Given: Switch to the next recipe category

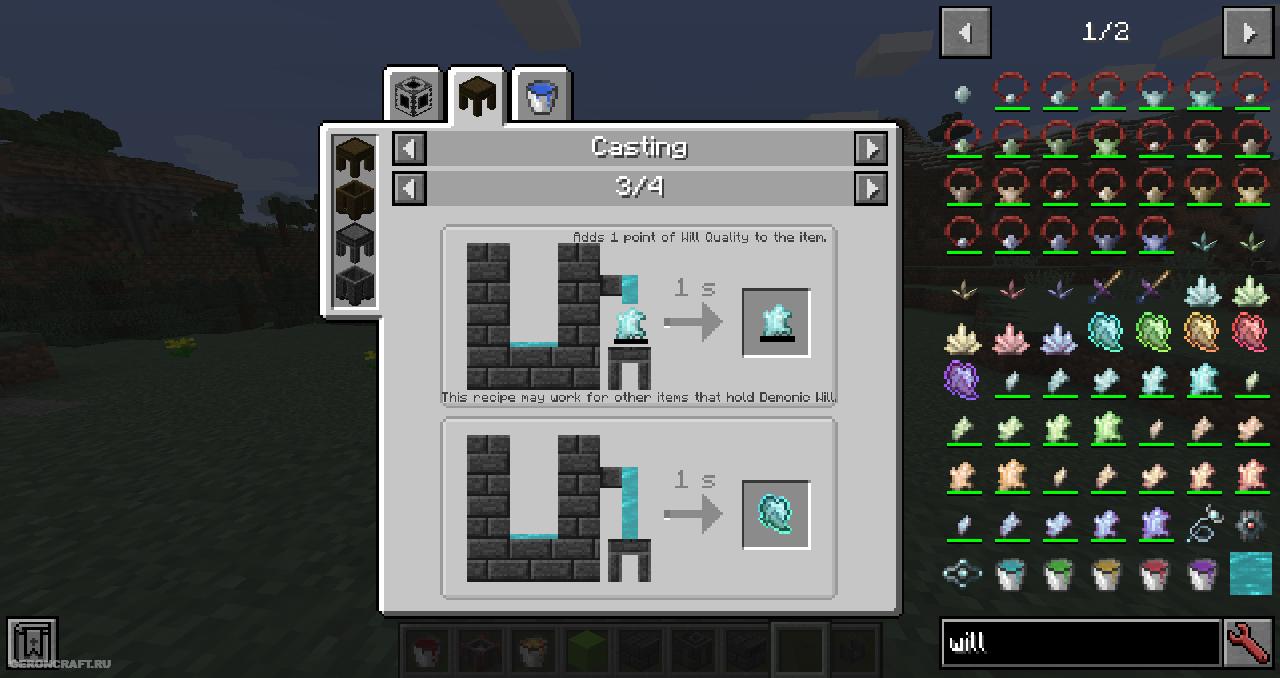Looking at the screenshot, I should coord(871,149).
